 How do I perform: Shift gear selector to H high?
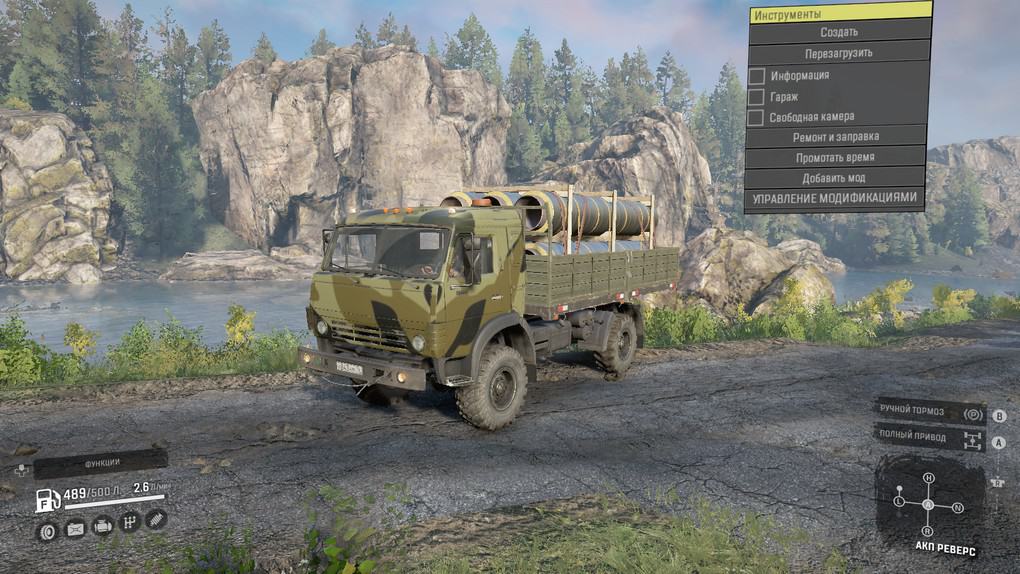(x=928, y=478)
